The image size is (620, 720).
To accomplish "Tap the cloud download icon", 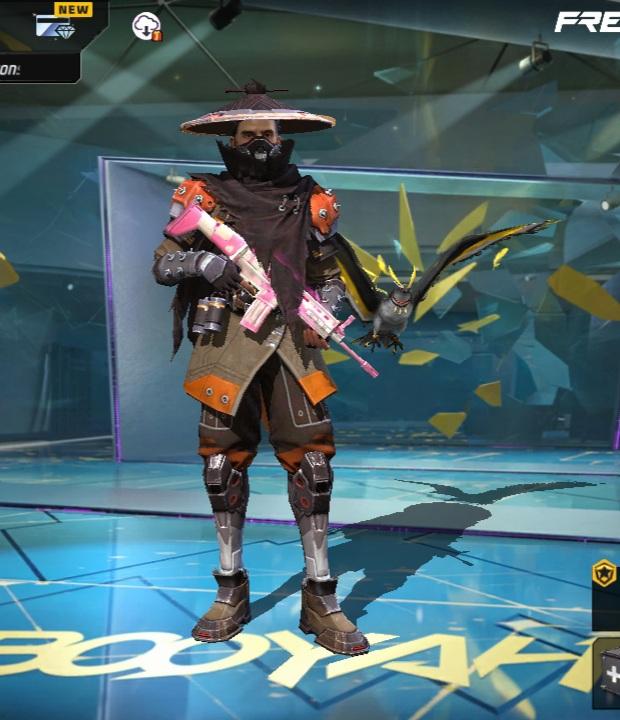I will click(146, 26).
